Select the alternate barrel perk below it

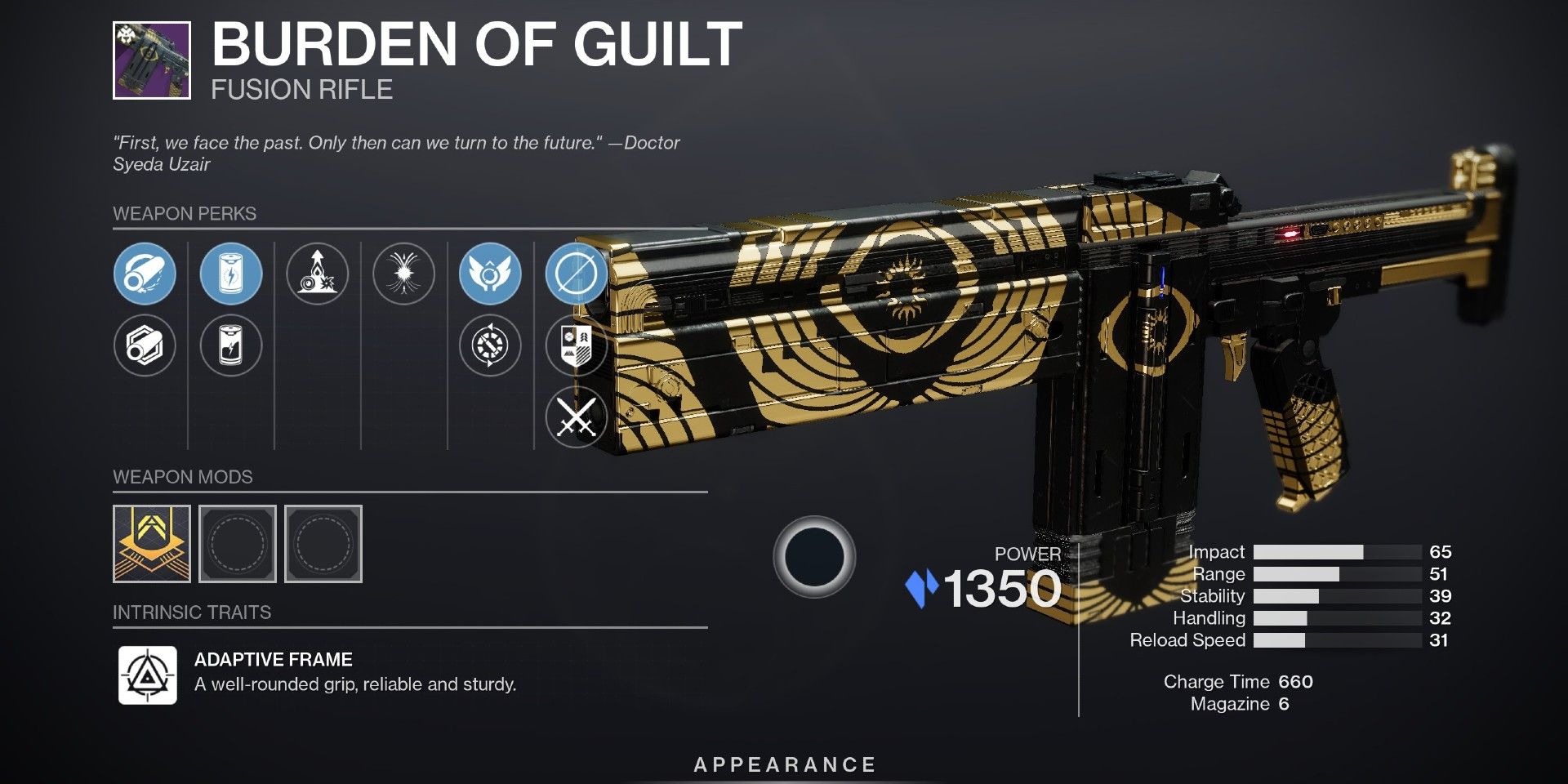(145, 346)
